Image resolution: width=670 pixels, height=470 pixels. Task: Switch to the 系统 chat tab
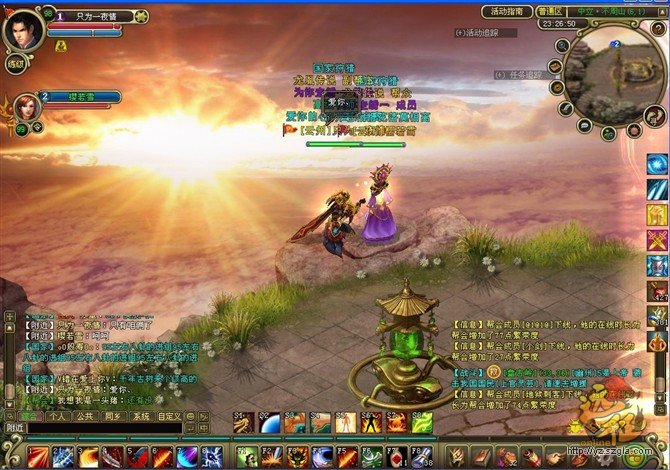(141, 415)
